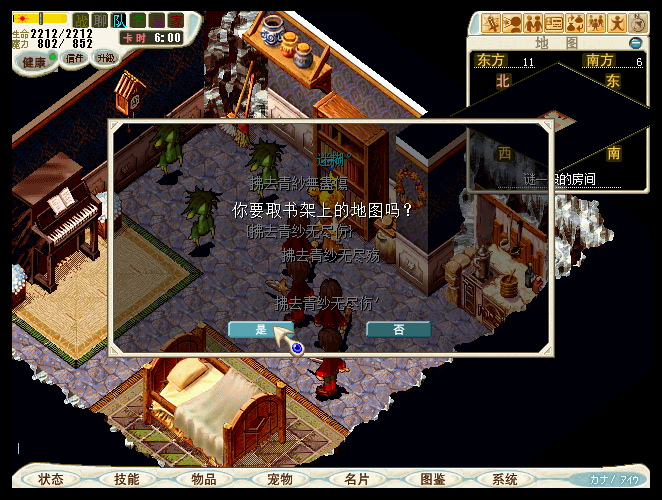662x500 pixels.
Task: Minimize the 地图 map panel
Action: 635,43
